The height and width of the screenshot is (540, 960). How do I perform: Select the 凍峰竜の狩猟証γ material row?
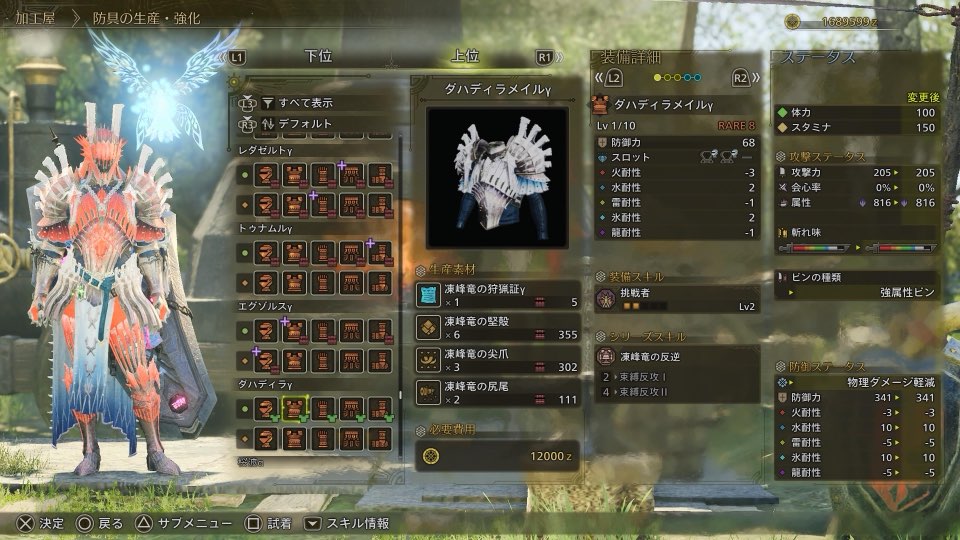coord(497,294)
